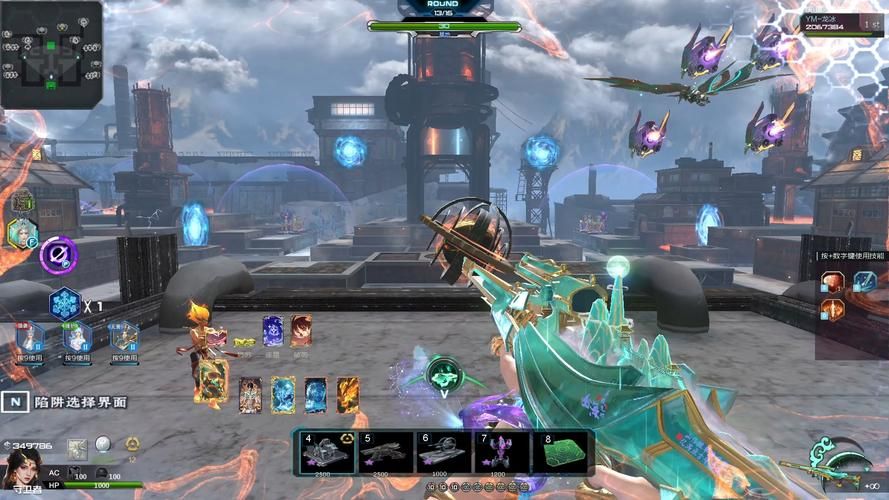Click the orange fire skill in right panel

point(832,310)
